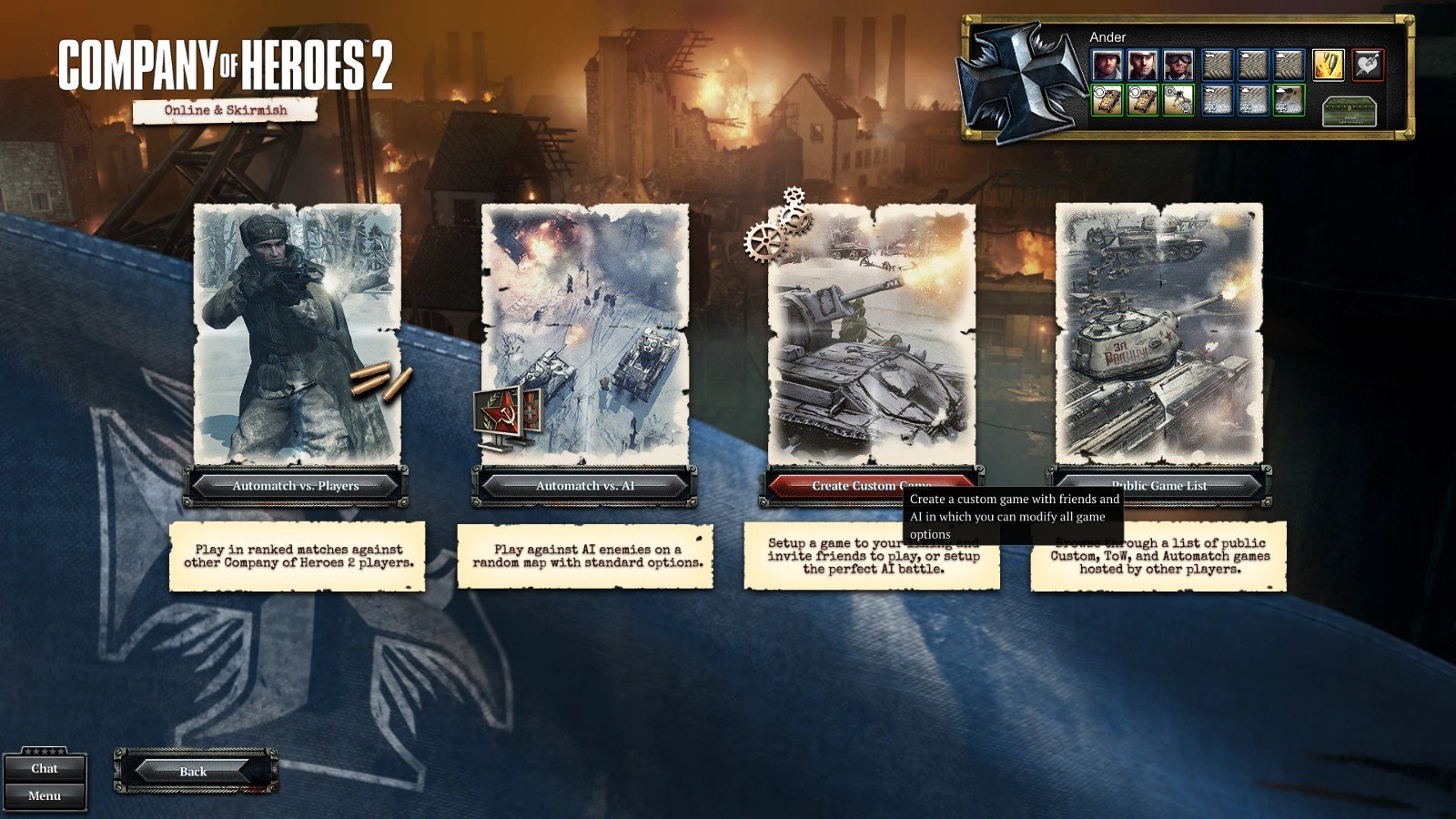This screenshot has width=1456, height=819.
Task: Click the player name Ander
Action: [1107, 37]
